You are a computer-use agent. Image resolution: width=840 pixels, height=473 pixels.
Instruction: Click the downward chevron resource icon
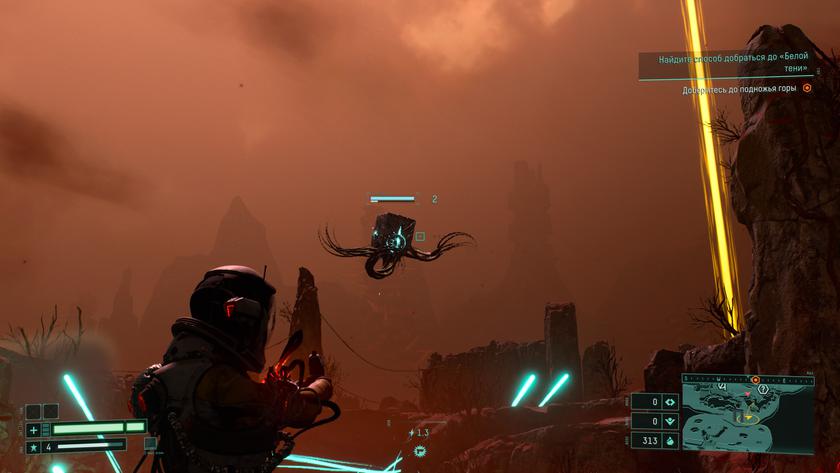click(x=670, y=421)
